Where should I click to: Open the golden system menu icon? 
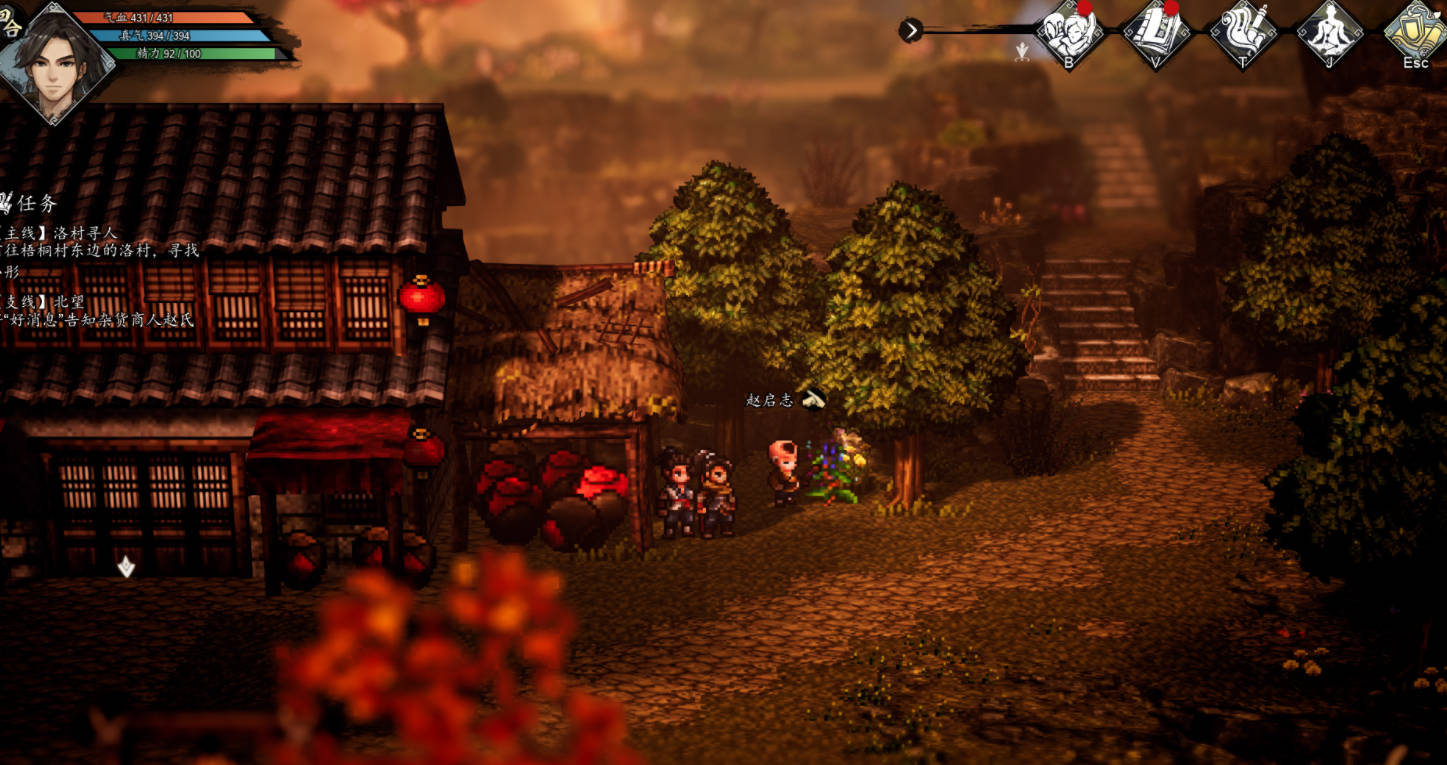coord(1415,32)
